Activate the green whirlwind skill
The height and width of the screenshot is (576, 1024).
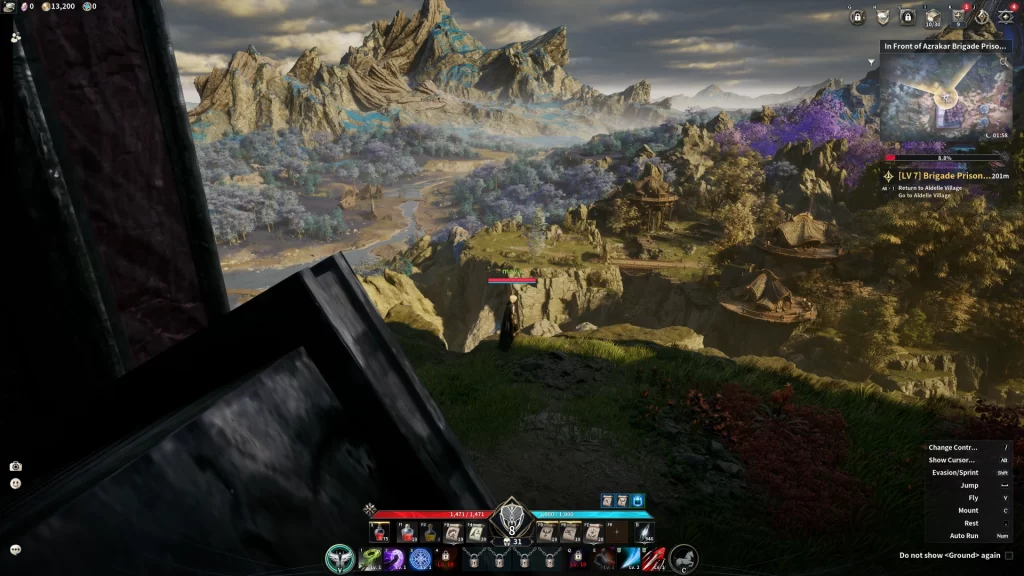pos(370,559)
